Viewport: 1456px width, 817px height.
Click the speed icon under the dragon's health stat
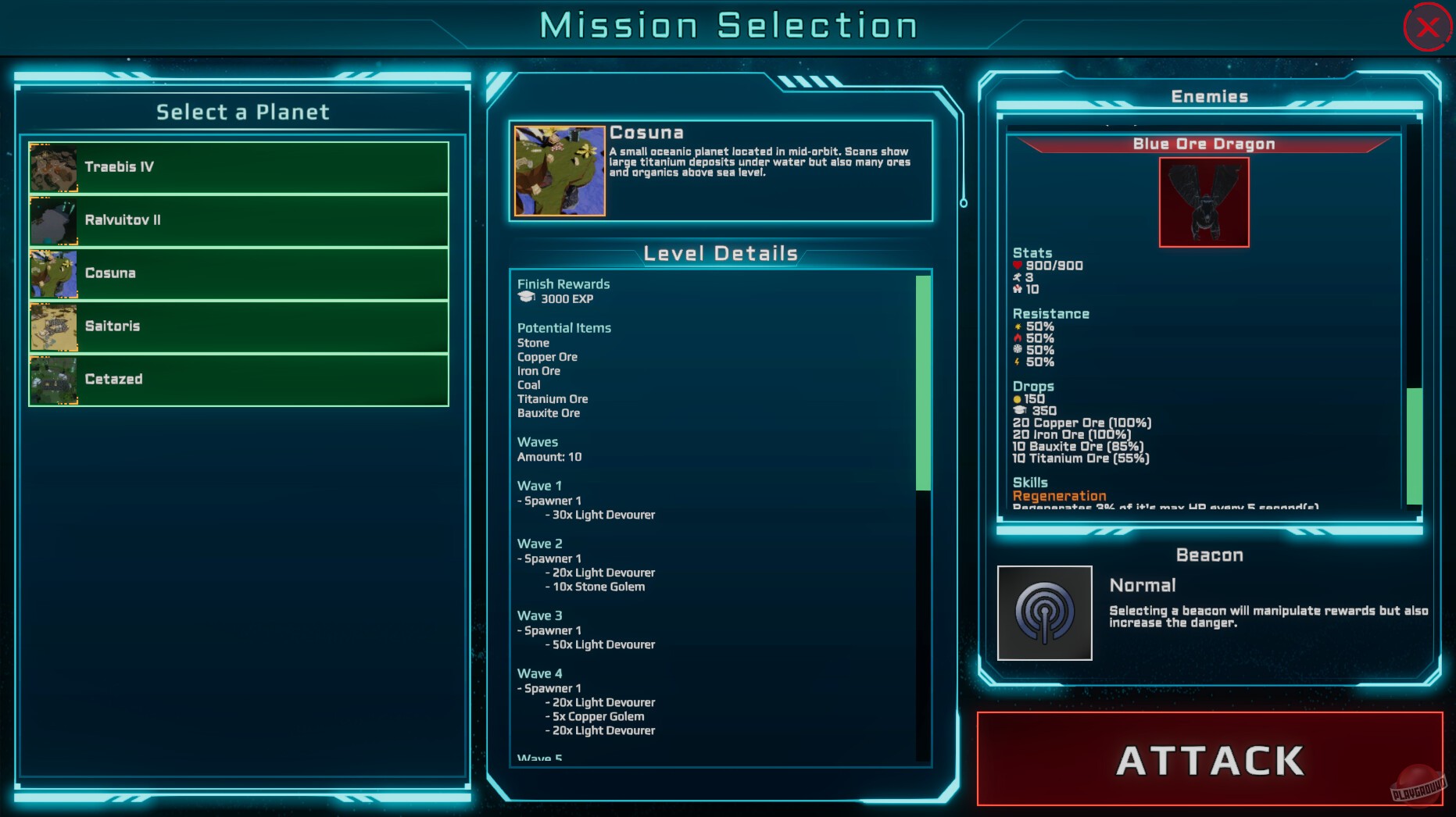(1018, 278)
